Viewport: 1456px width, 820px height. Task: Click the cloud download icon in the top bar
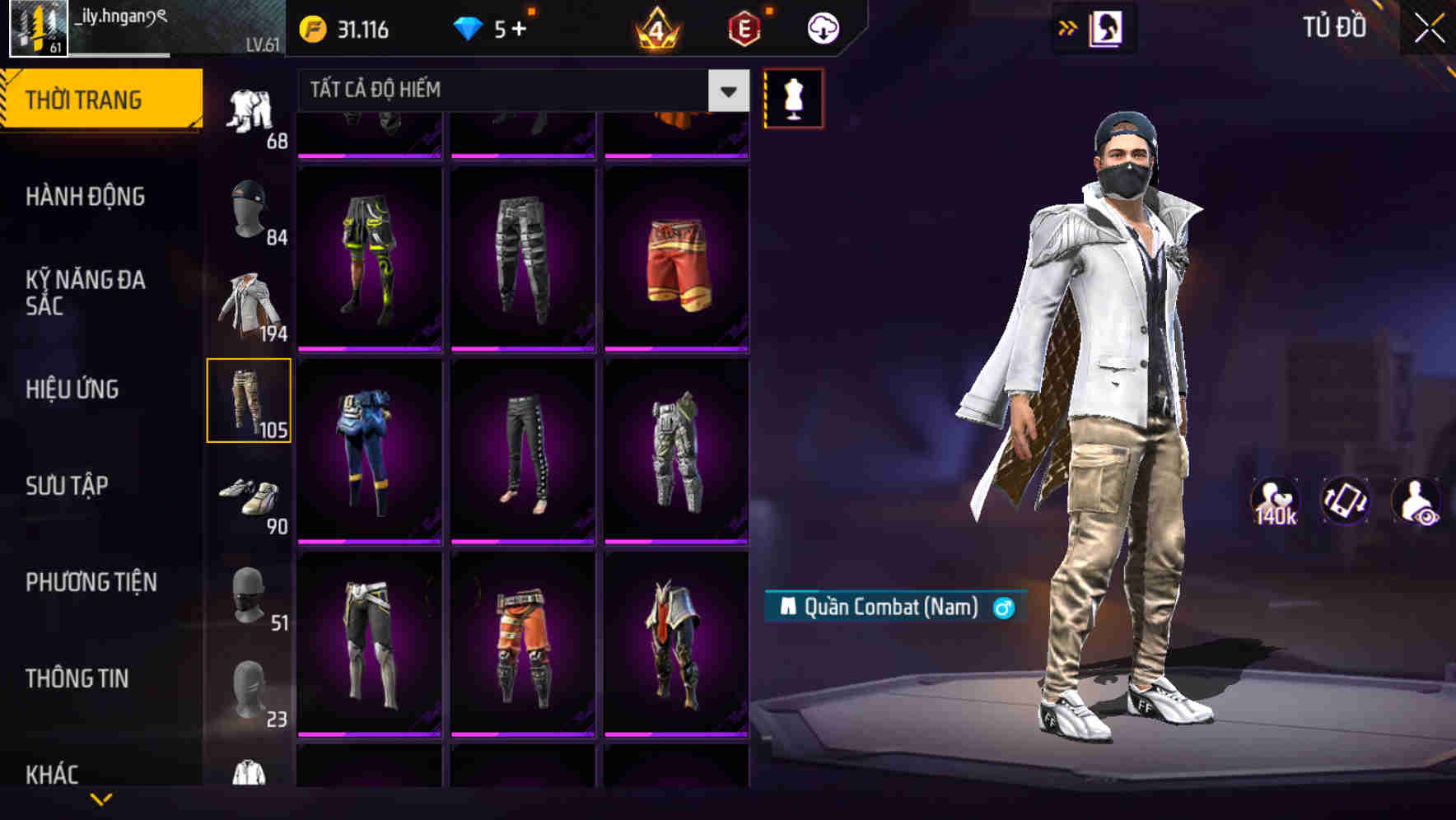pos(822,27)
